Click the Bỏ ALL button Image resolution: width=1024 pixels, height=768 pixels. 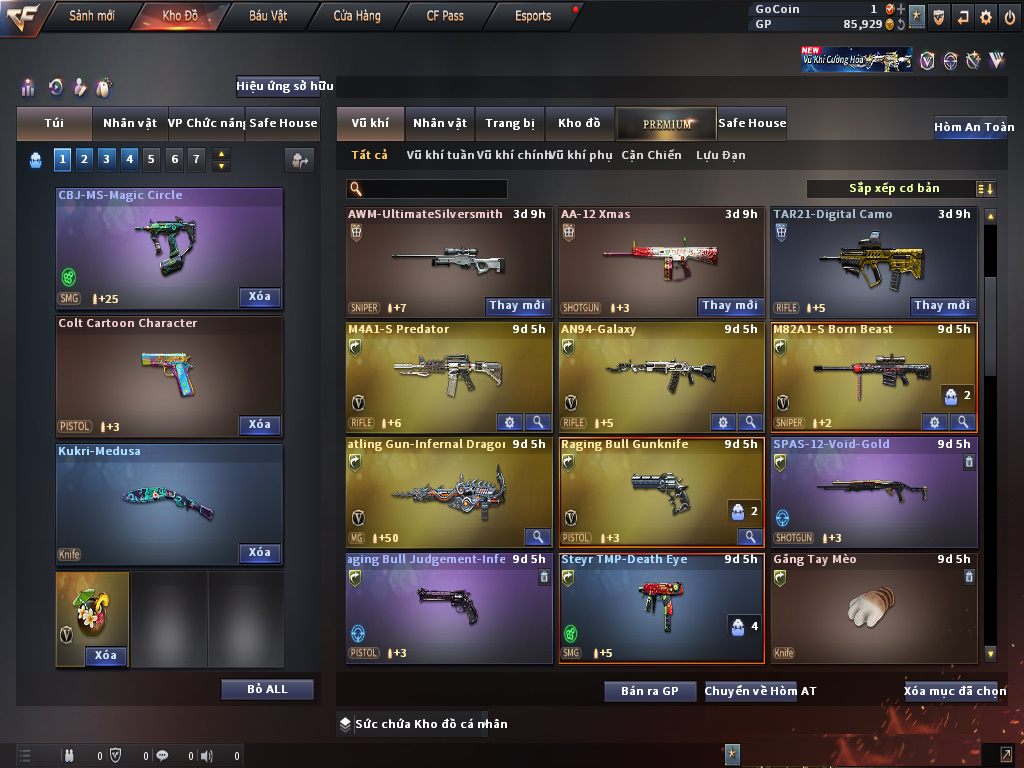click(267, 690)
